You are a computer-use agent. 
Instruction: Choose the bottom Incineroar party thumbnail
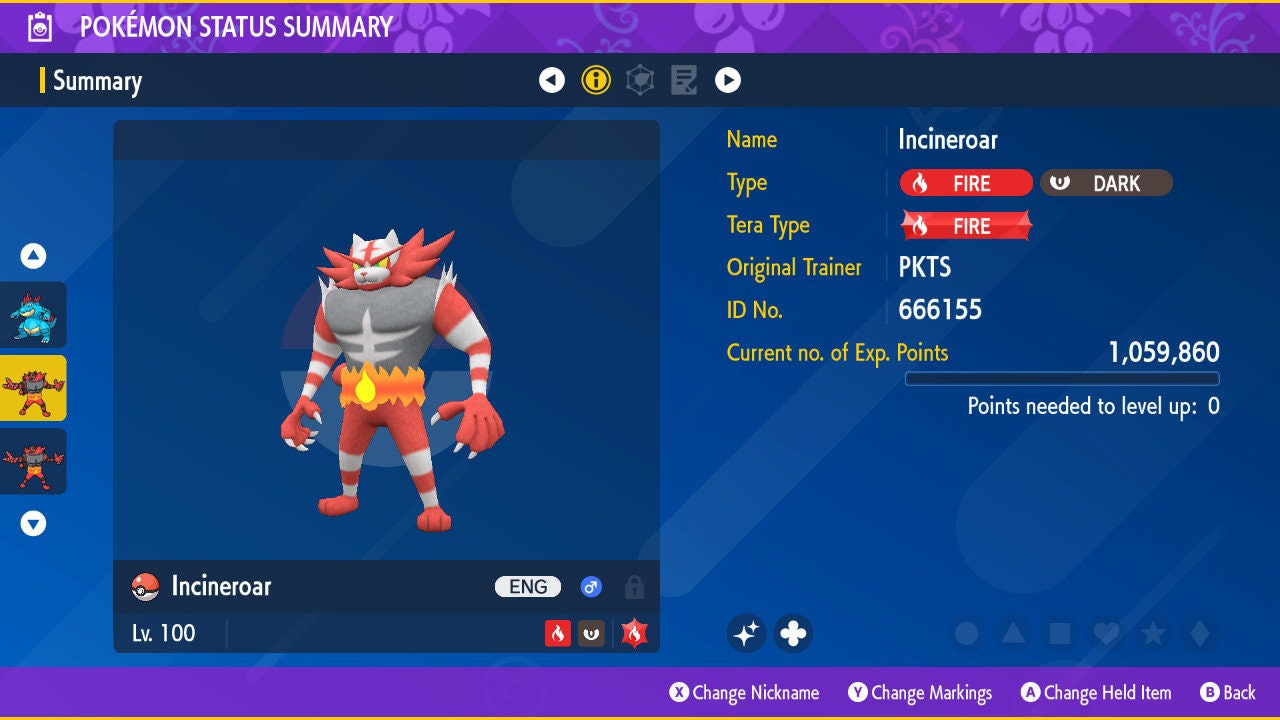pyautogui.click(x=33, y=461)
